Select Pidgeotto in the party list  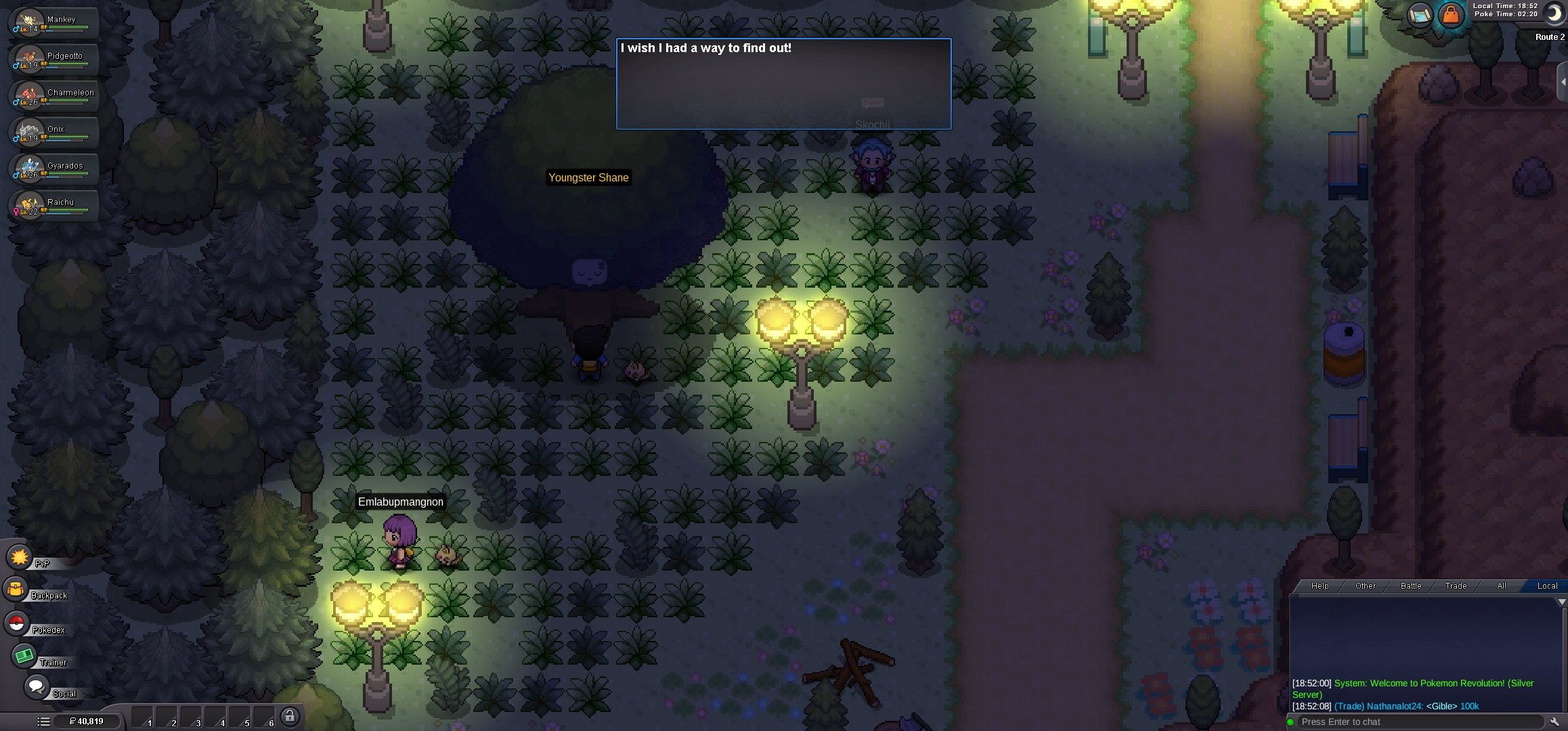click(x=54, y=60)
